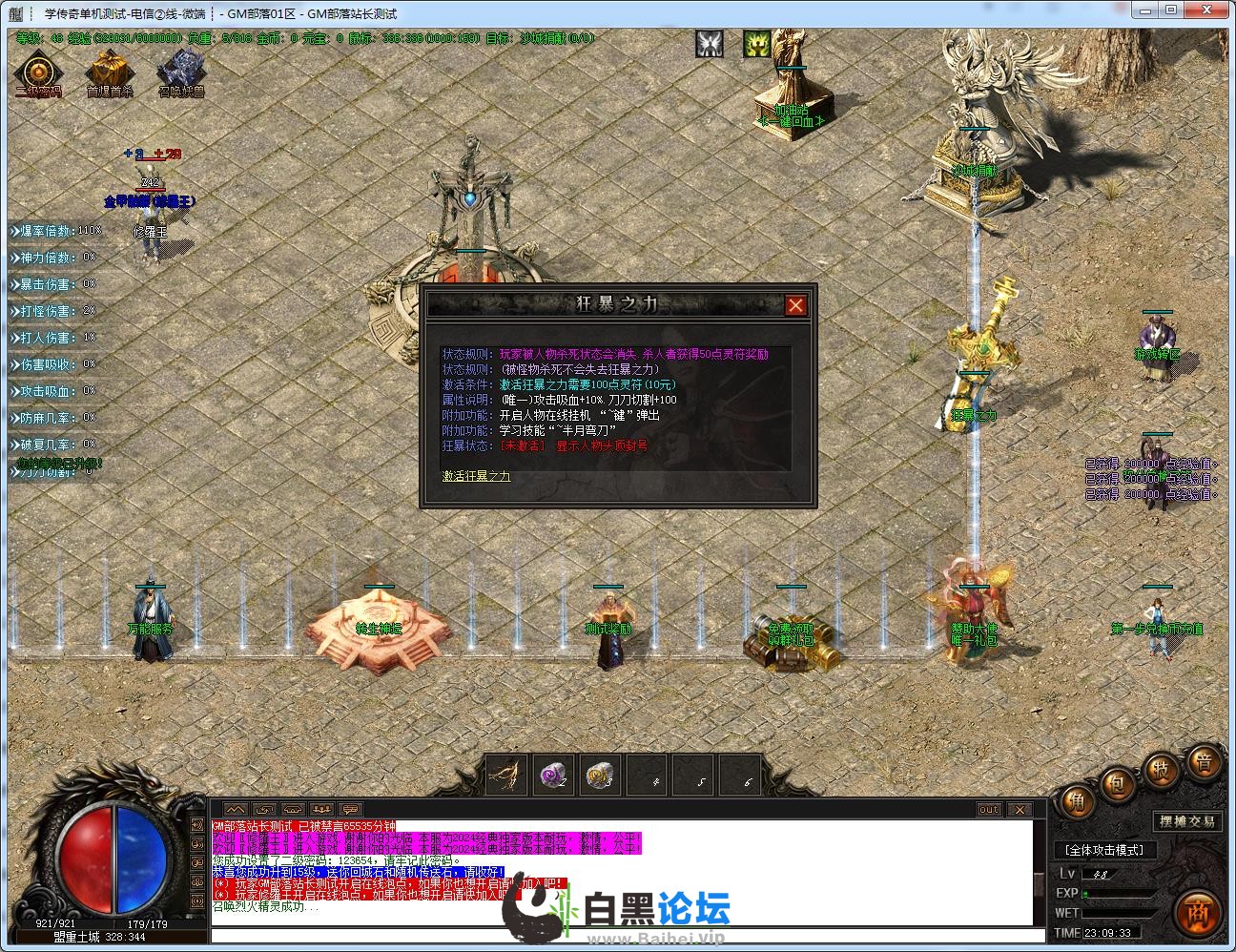
Task: Open the 二级密码 secondary password icon
Action: point(37,72)
